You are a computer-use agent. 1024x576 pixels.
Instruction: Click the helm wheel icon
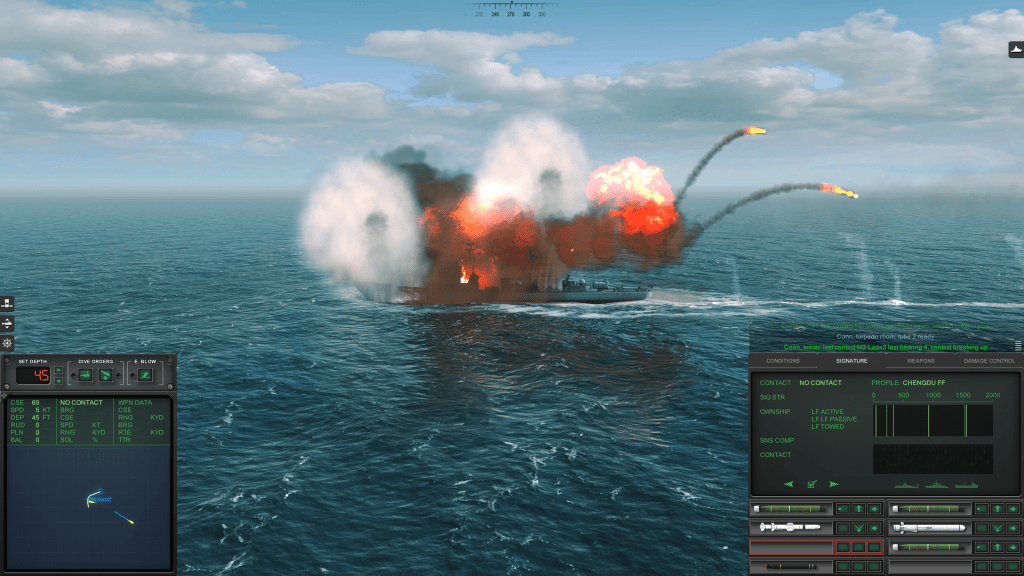(7, 343)
